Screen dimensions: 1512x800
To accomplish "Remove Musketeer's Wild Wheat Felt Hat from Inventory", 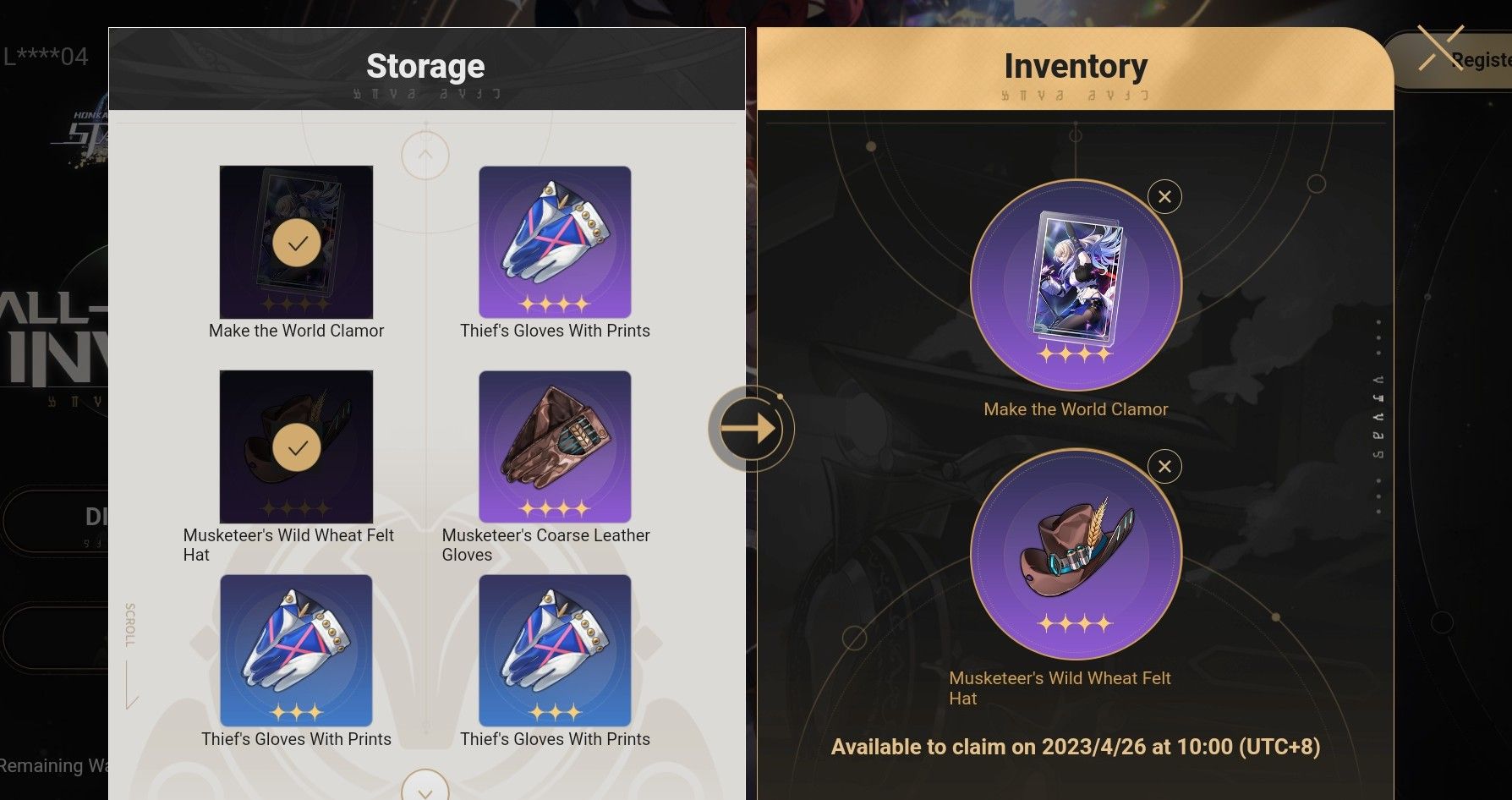I will 1164,466.
